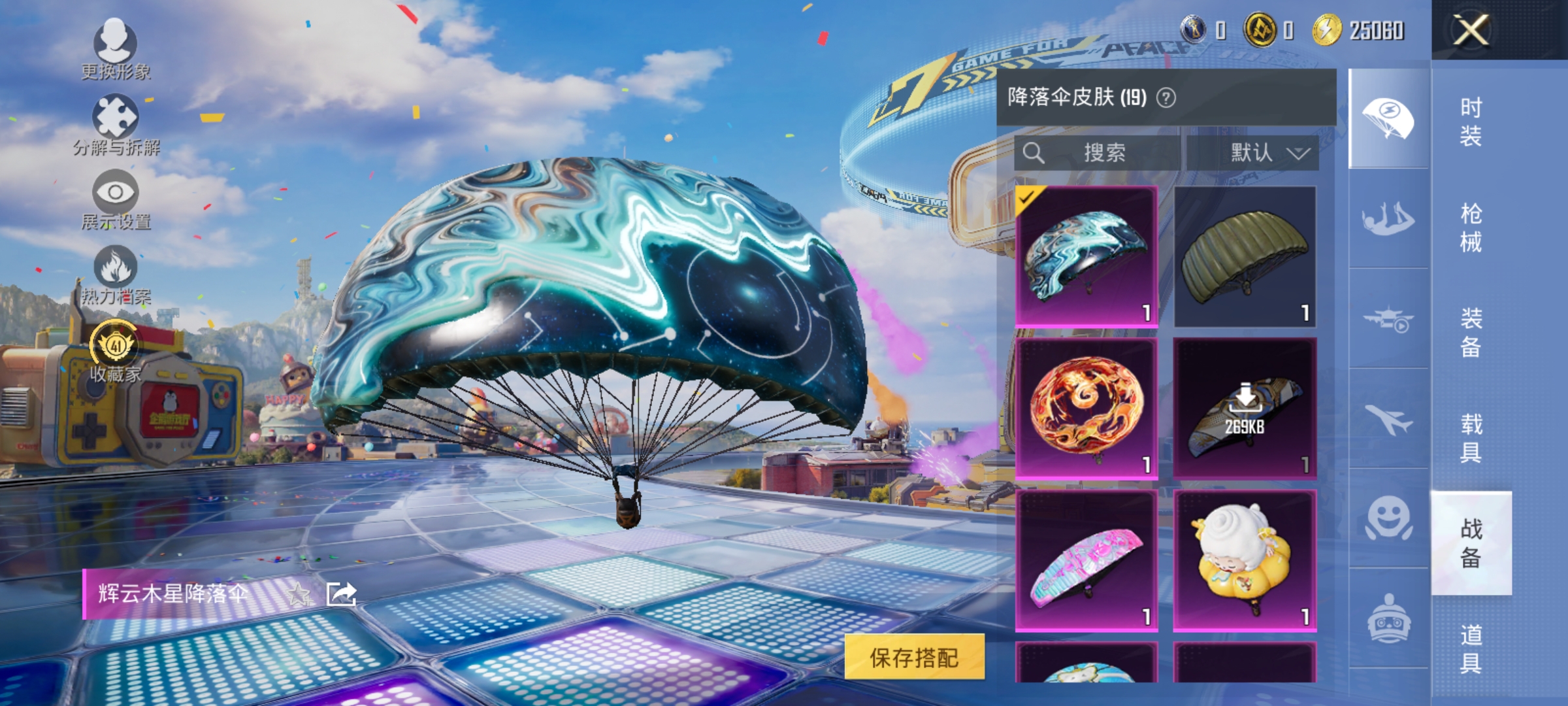Viewport: 1568px width, 706px height.
Task: Select the parachute skin category icon
Action: point(1387,116)
